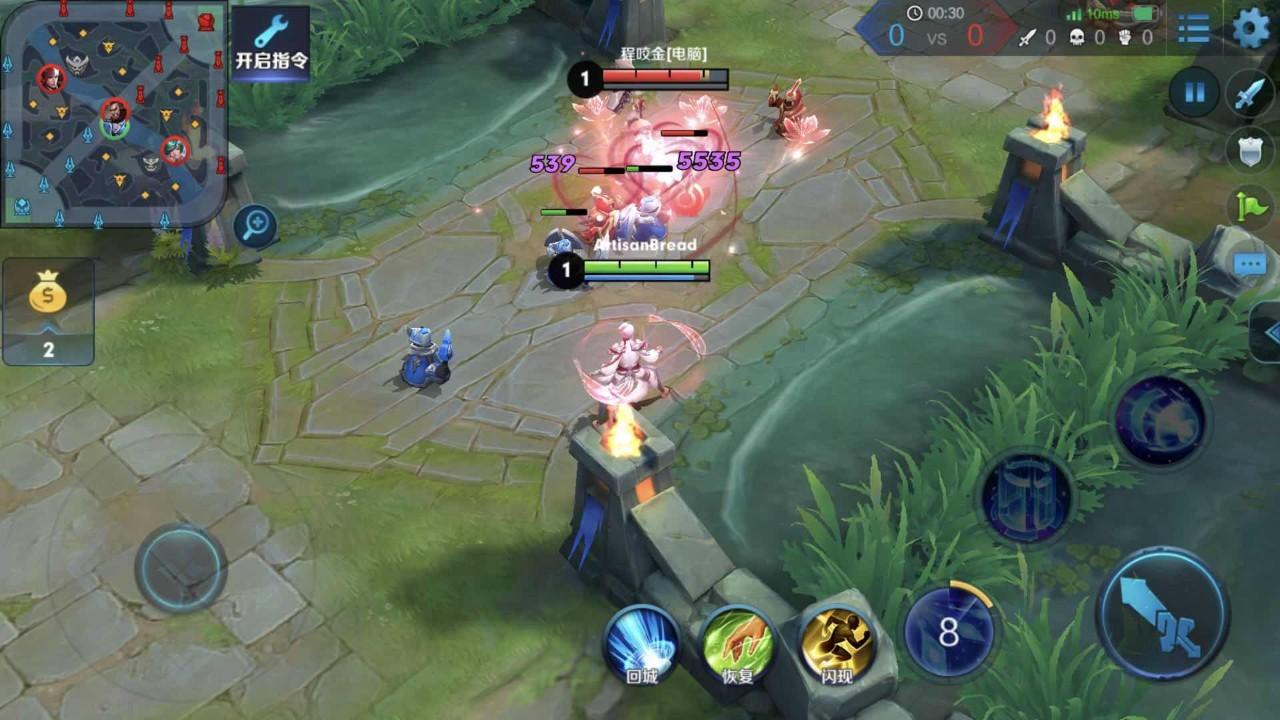The image size is (1280, 720).
Task: Hit the basic attack sword button
Action: coord(1162,613)
